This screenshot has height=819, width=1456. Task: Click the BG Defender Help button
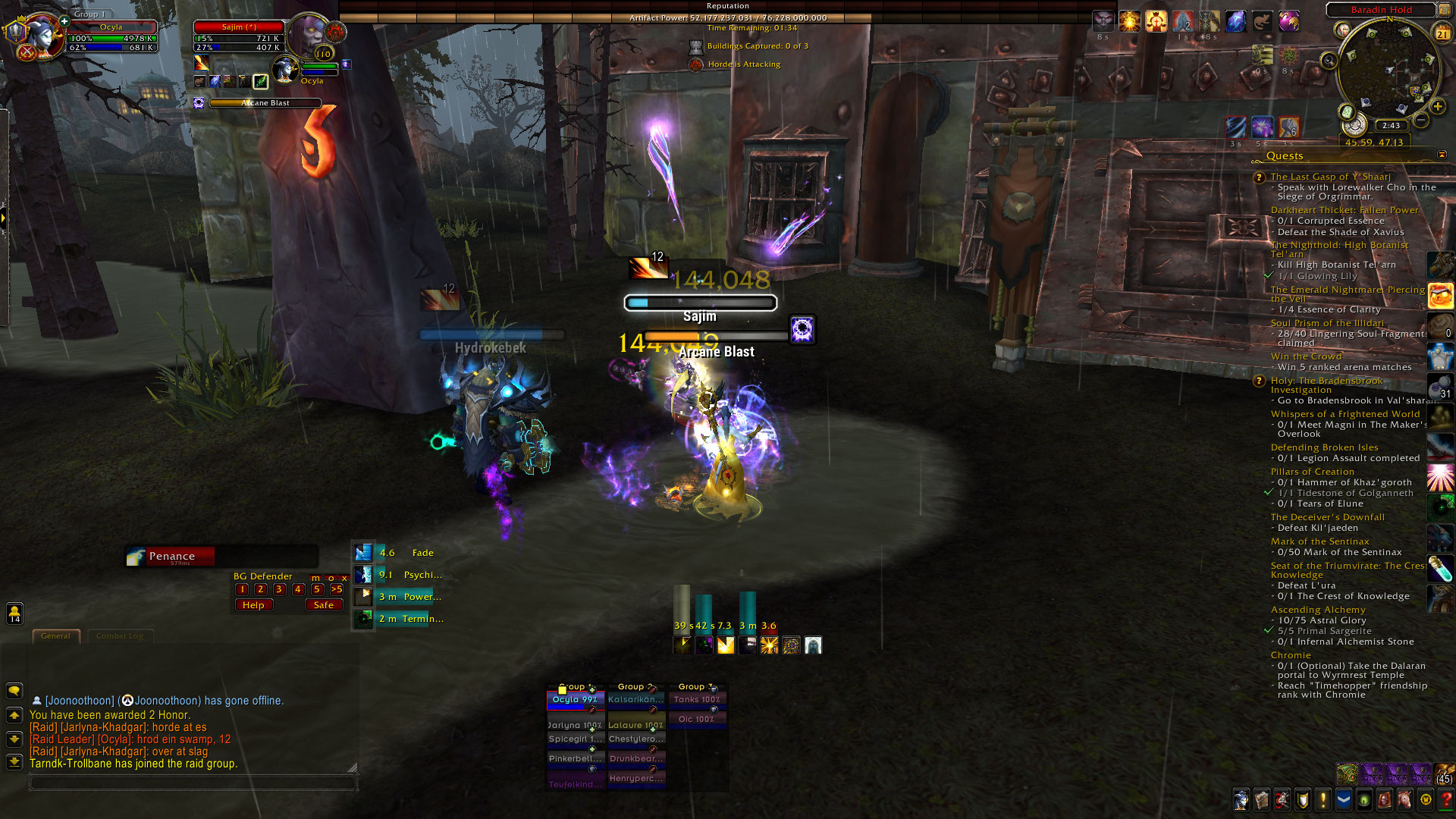click(253, 605)
